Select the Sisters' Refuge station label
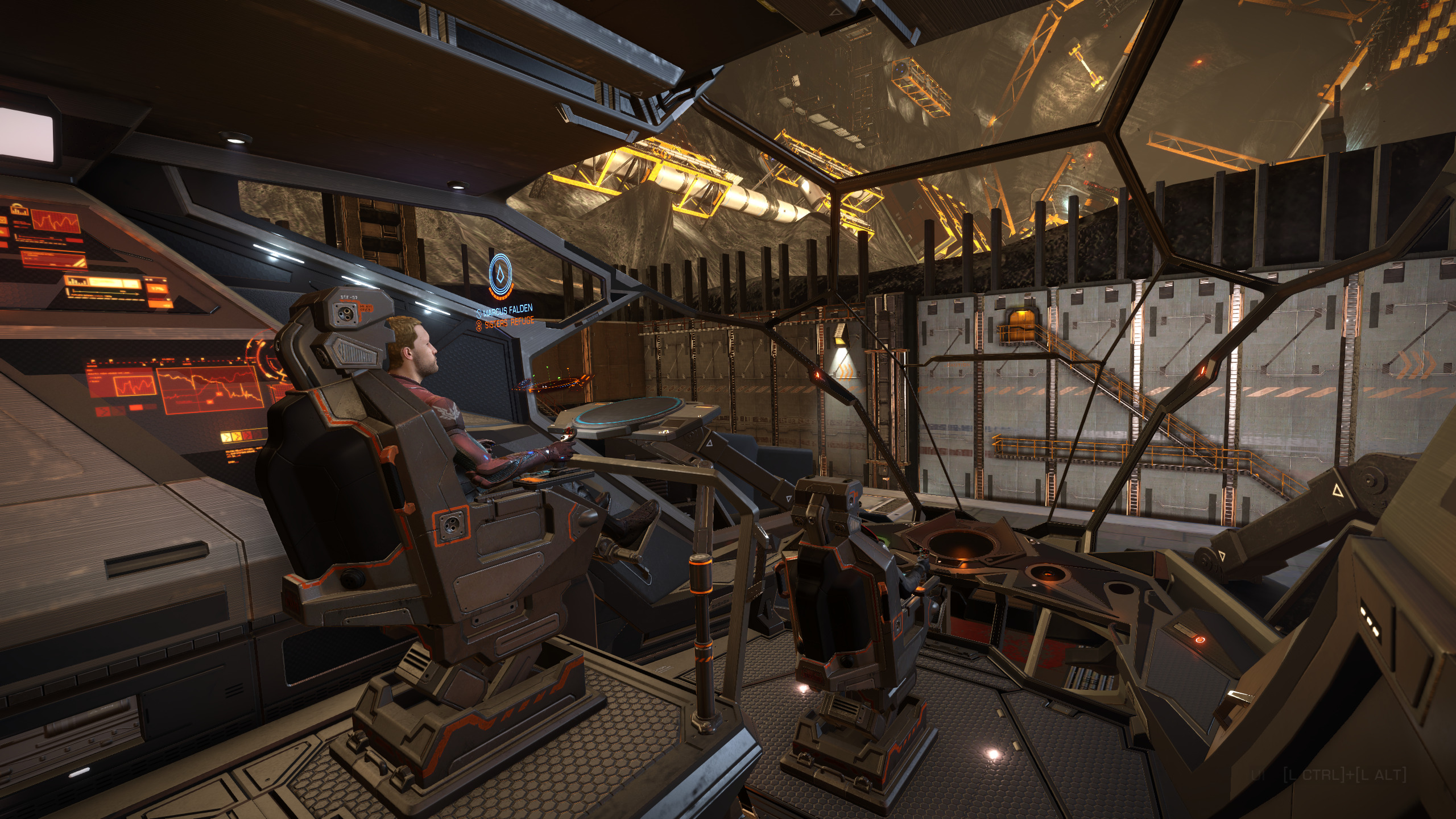The width and height of the screenshot is (1456, 819). pos(508,322)
